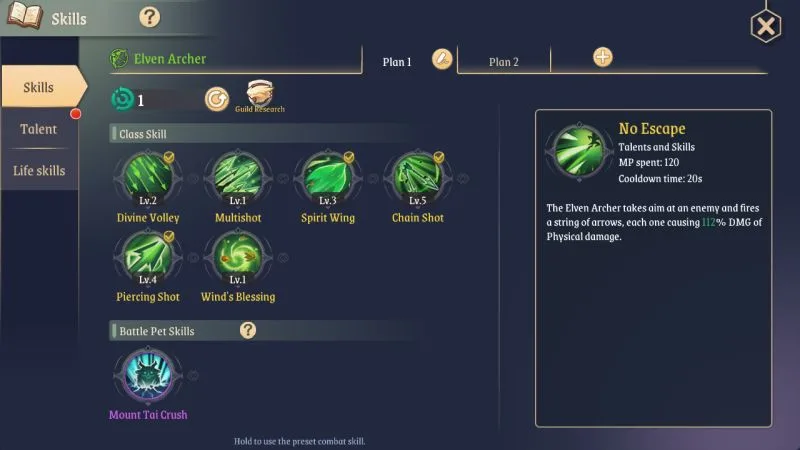Click the No Escape skill icon

point(575,152)
